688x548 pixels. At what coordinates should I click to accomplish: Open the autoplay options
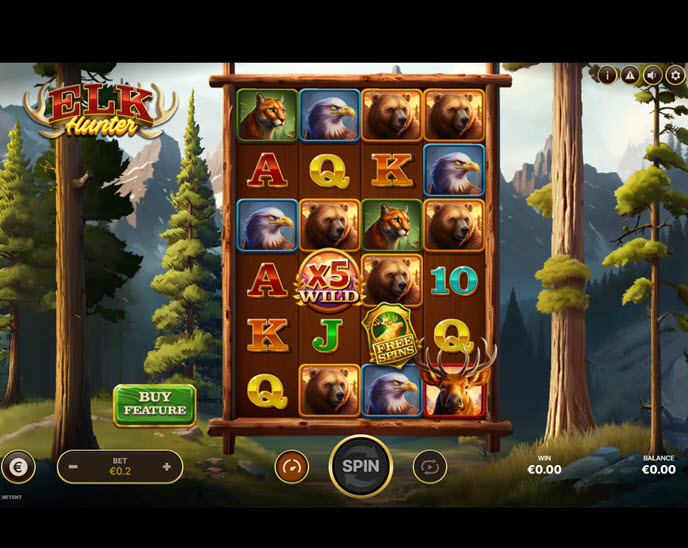[x=429, y=466]
